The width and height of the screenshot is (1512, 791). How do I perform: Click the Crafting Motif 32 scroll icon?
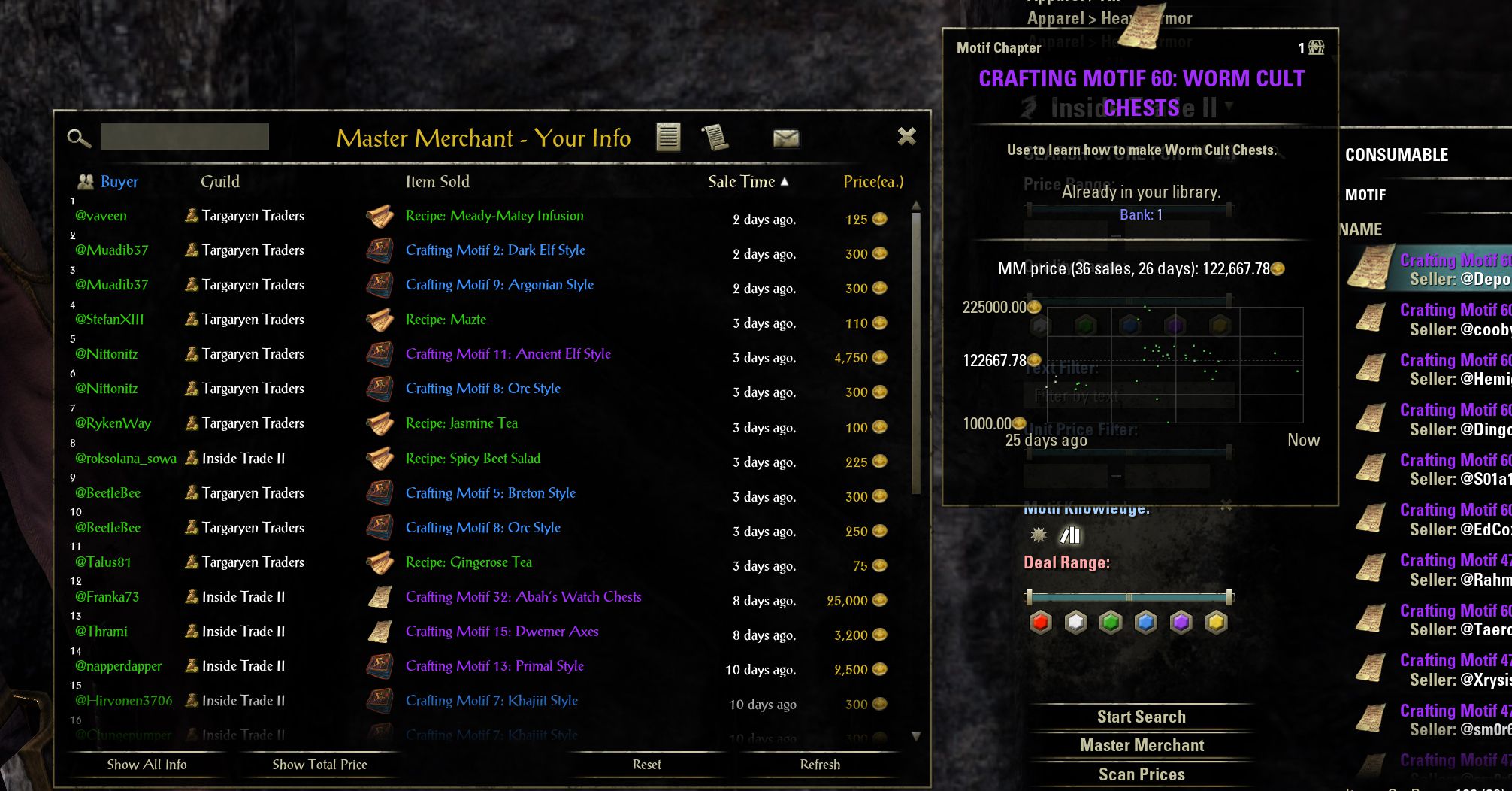point(380,596)
